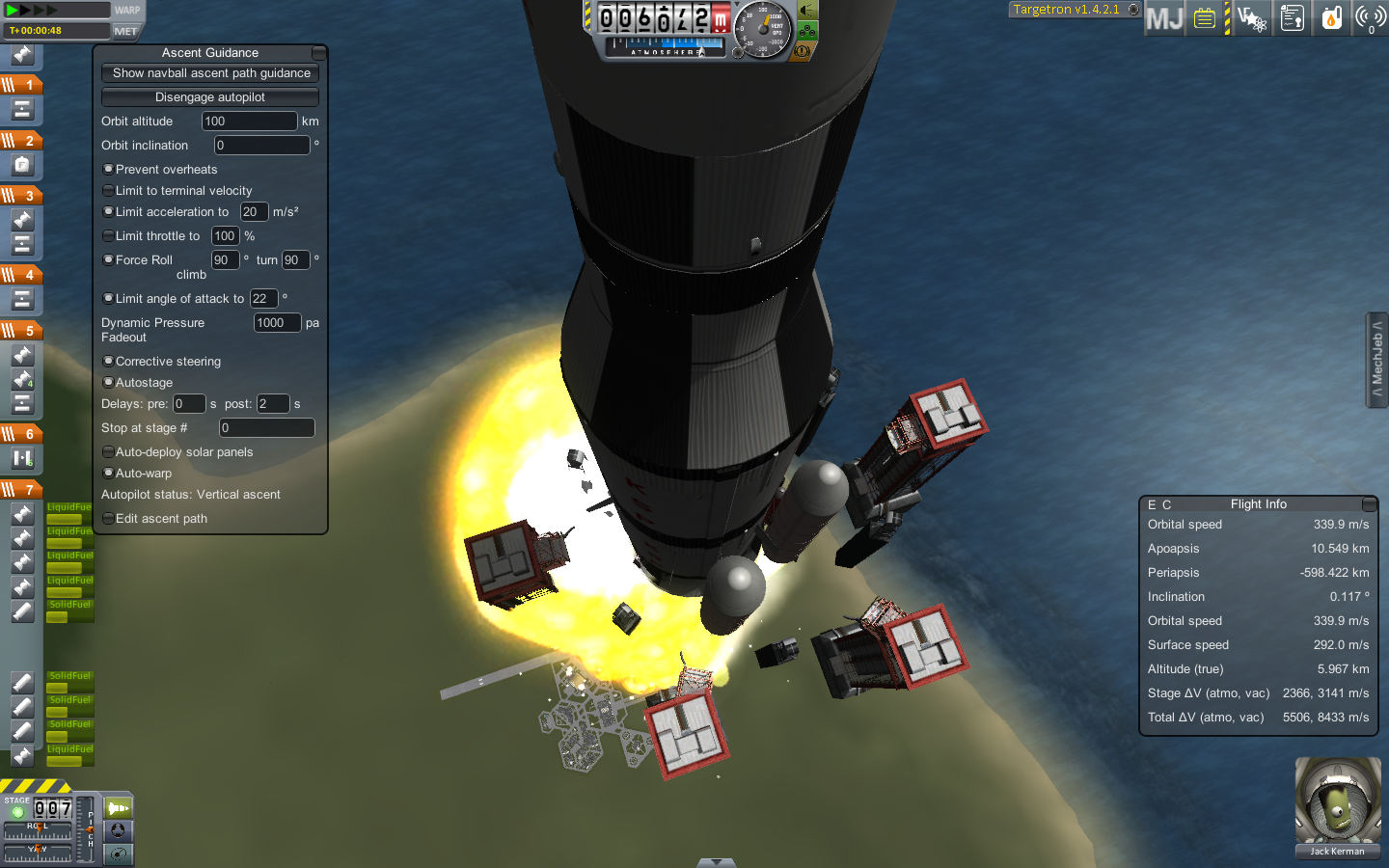1389x868 pixels.
Task: Open the science experiments toolbar icon
Action: point(1250,17)
